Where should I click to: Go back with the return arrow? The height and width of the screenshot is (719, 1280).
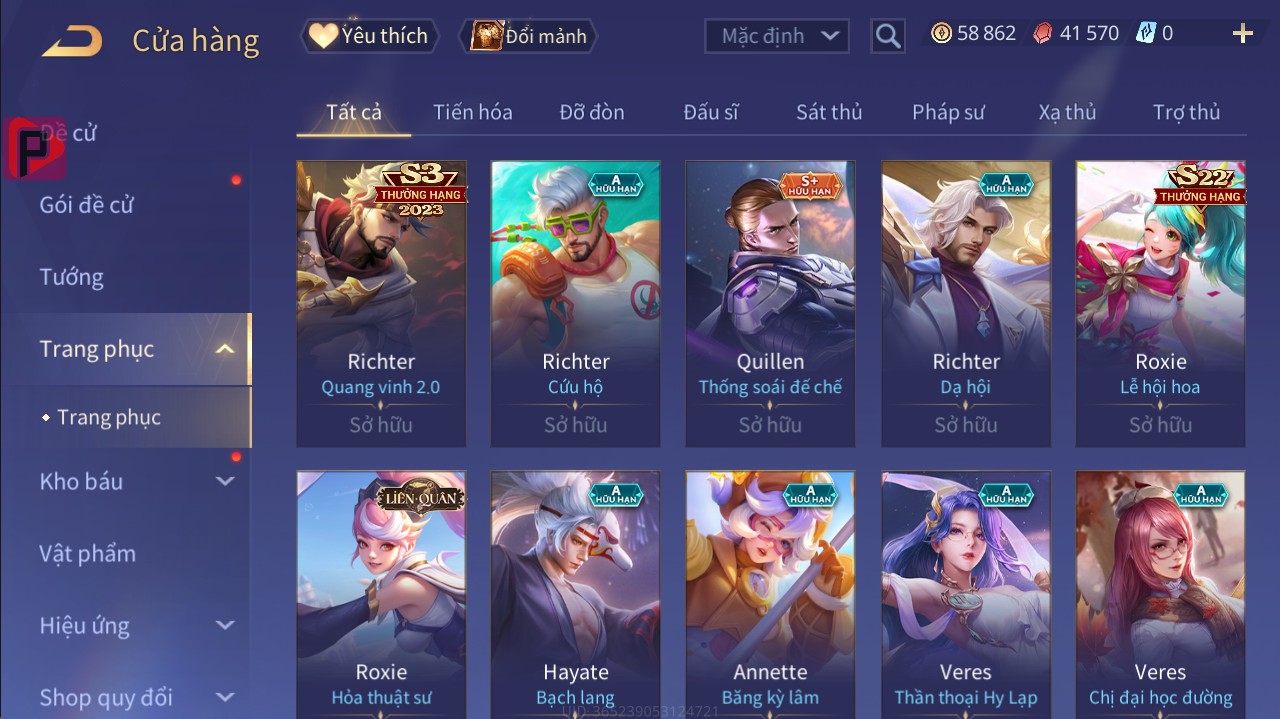point(72,40)
